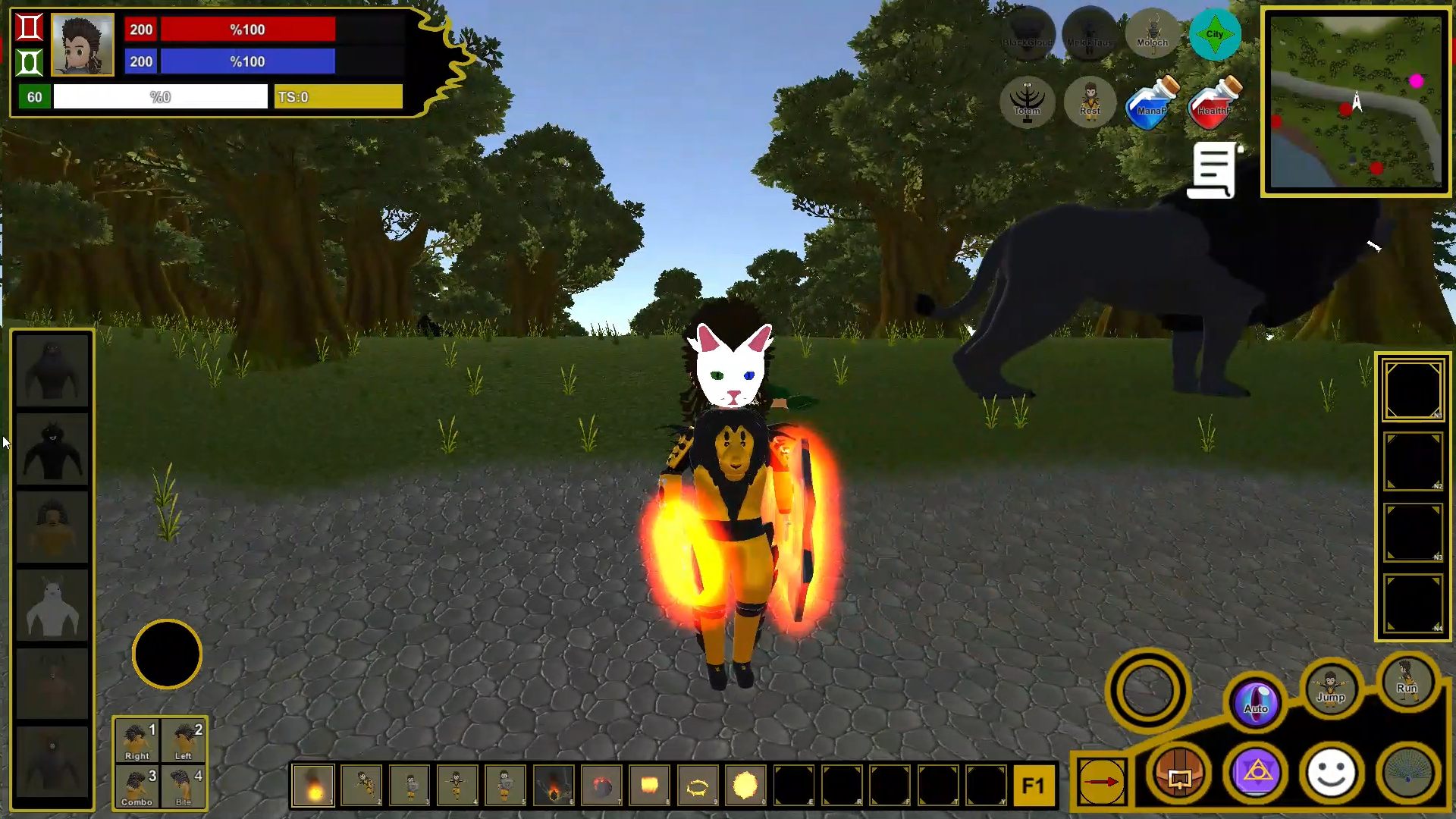Place a Totem using its icon
This screenshot has height=819, width=1456.
click(1028, 103)
